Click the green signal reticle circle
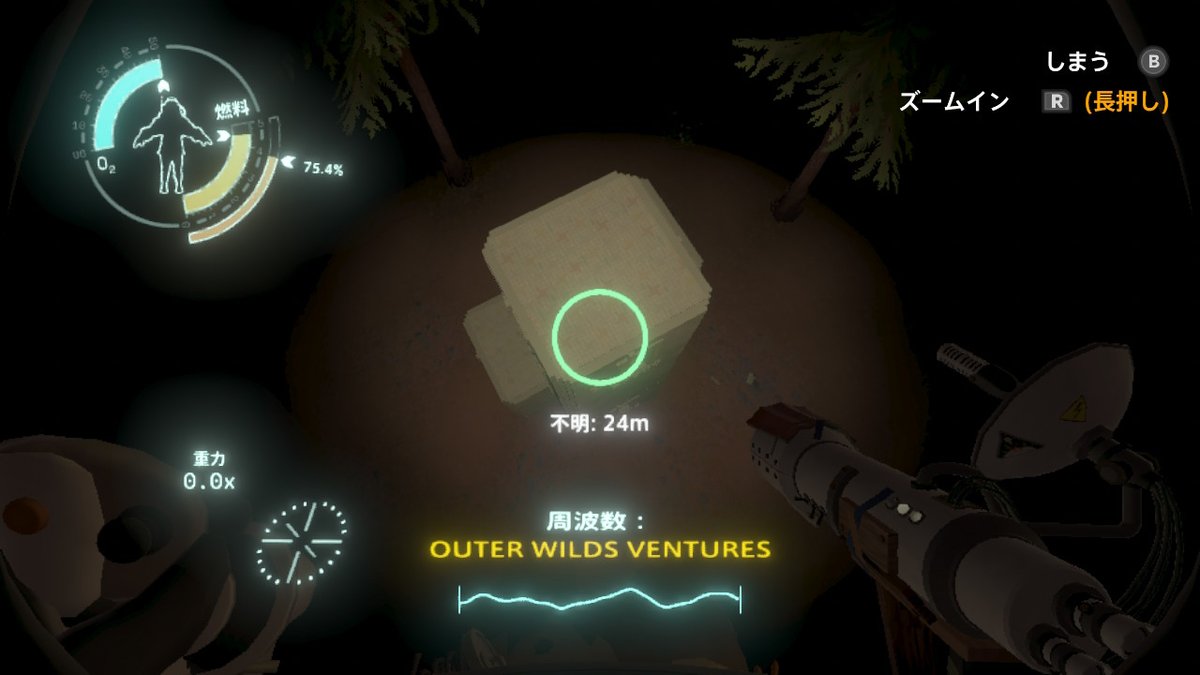Image resolution: width=1200 pixels, height=675 pixels. click(x=600, y=336)
